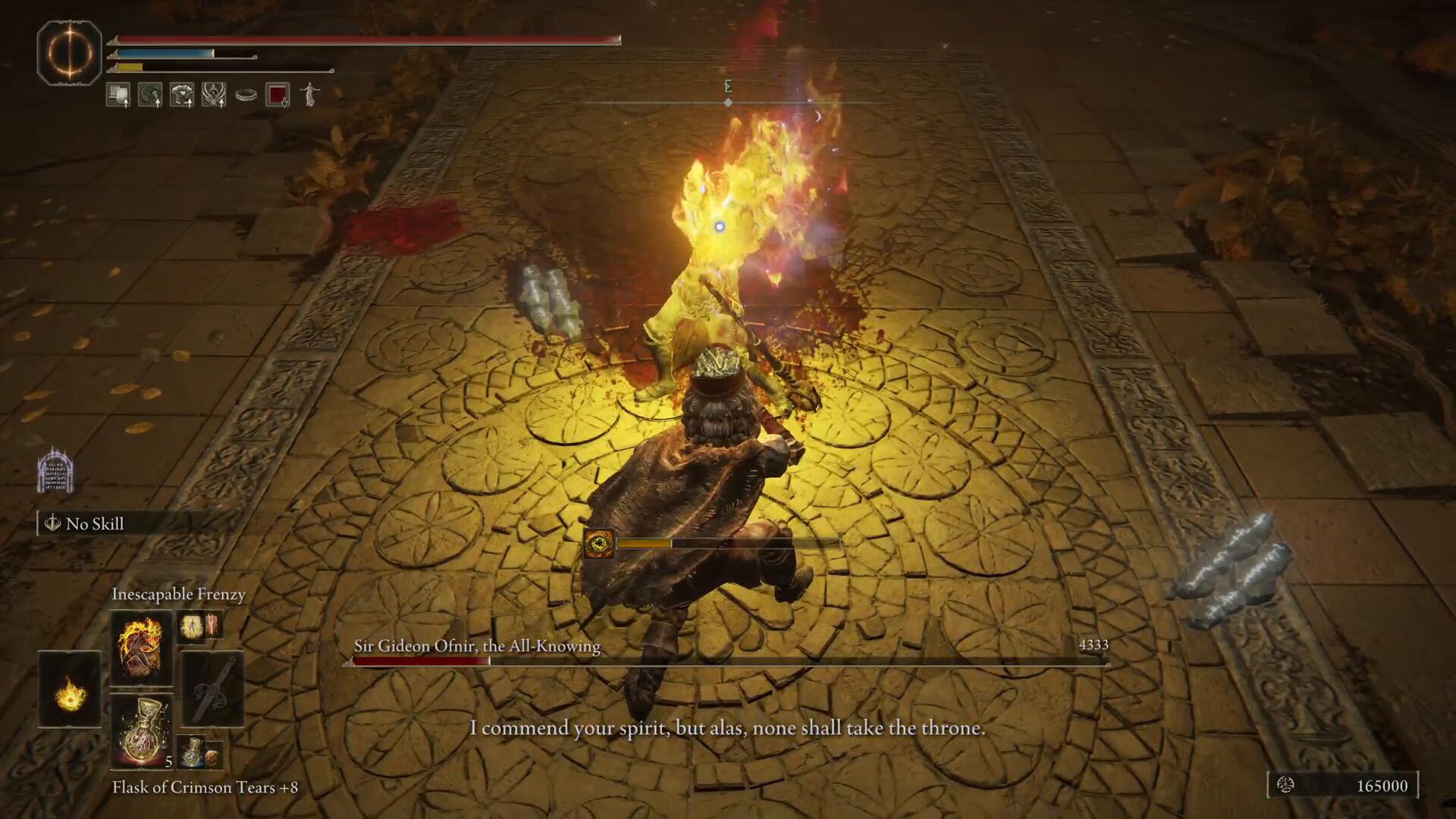Screen dimensions: 1456x819
Task: Click the runes counter icon
Action: point(1285,786)
